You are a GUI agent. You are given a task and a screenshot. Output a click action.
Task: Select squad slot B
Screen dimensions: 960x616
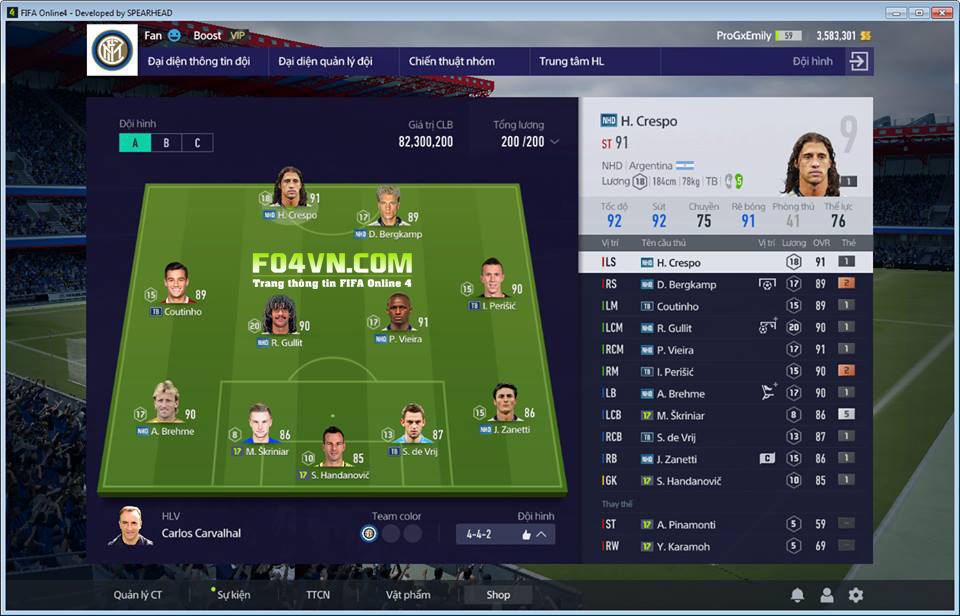coord(166,143)
